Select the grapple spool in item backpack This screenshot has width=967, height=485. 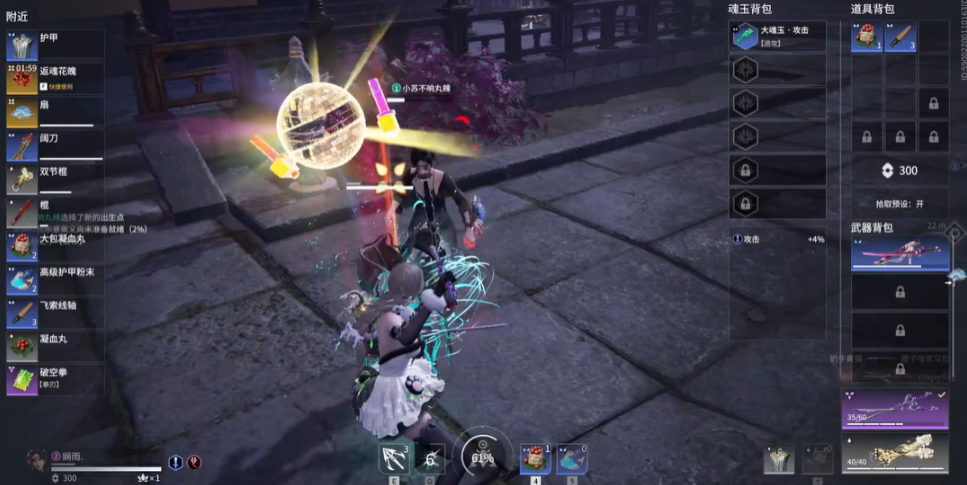(x=899, y=37)
